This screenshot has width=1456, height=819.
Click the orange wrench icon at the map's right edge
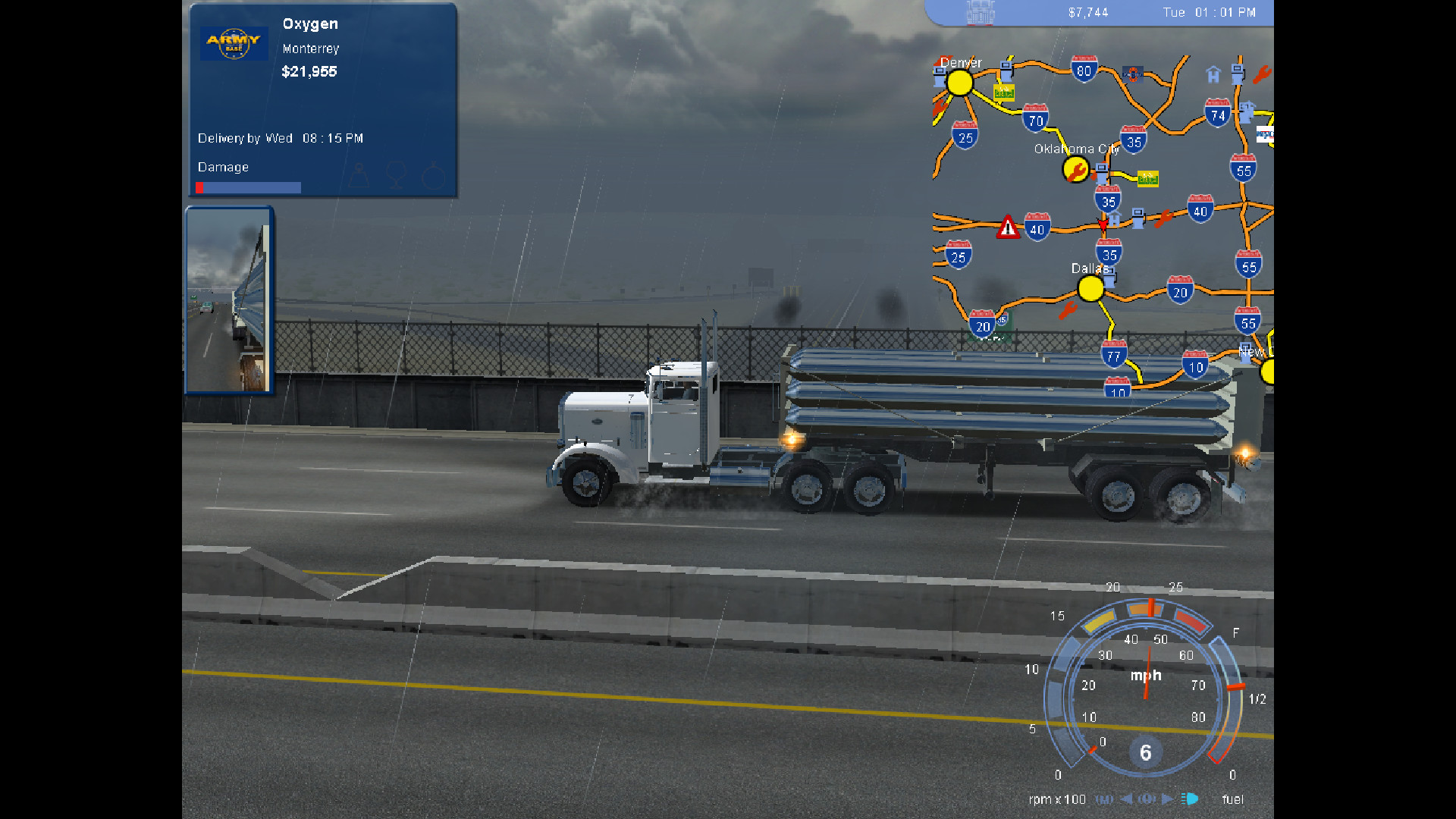click(1263, 74)
